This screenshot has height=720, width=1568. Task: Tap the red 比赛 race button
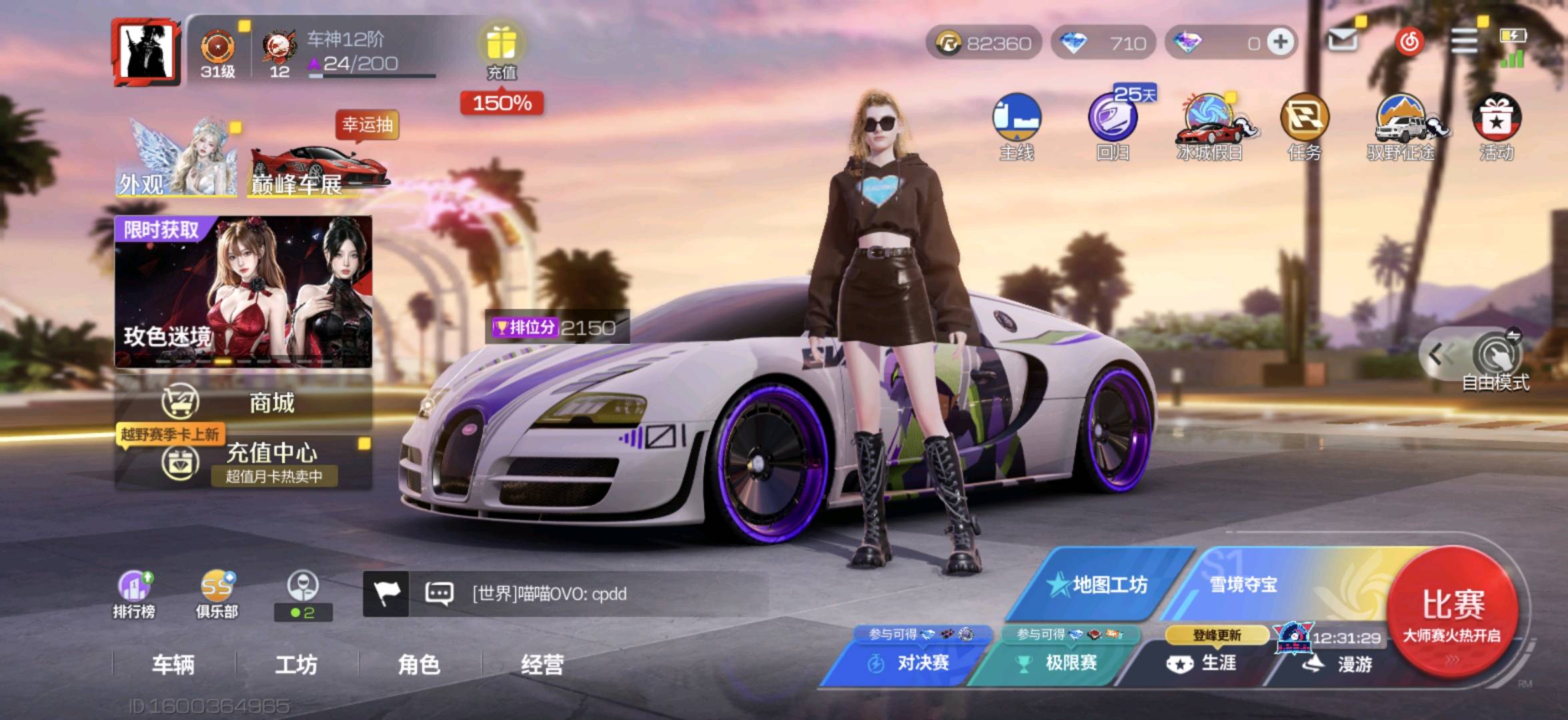pos(1453,610)
